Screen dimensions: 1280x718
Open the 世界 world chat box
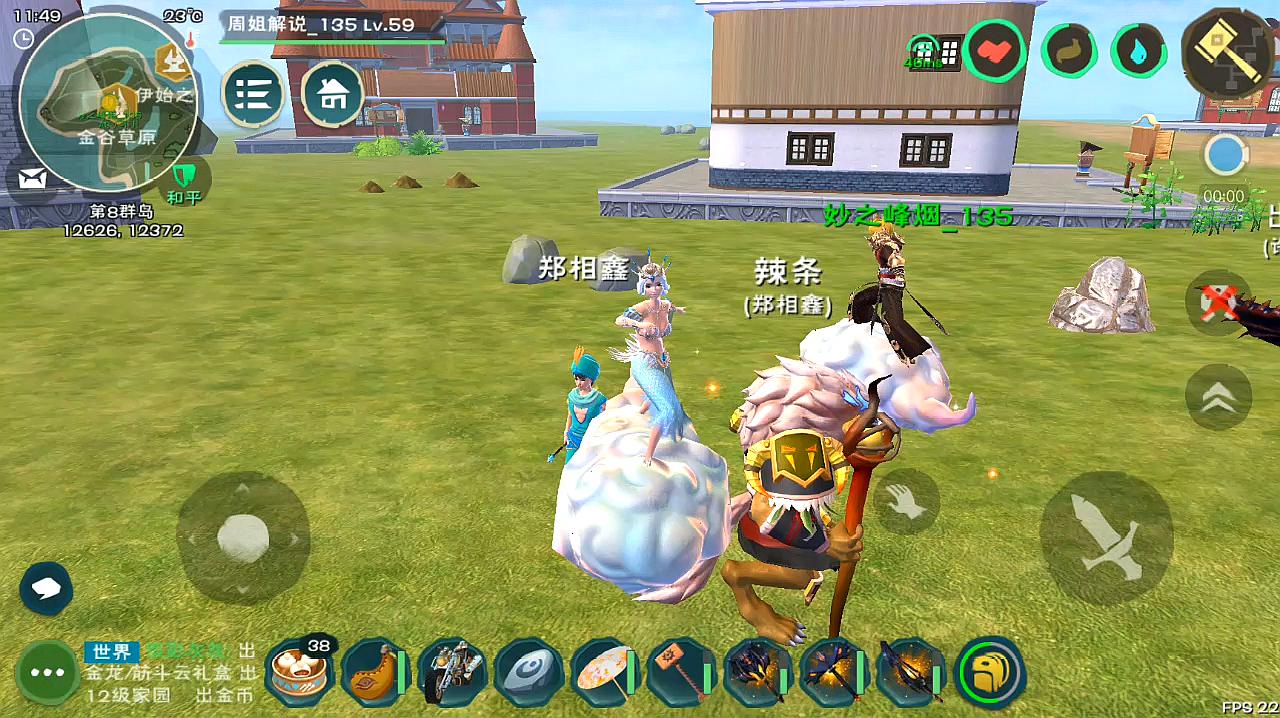point(170,673)
